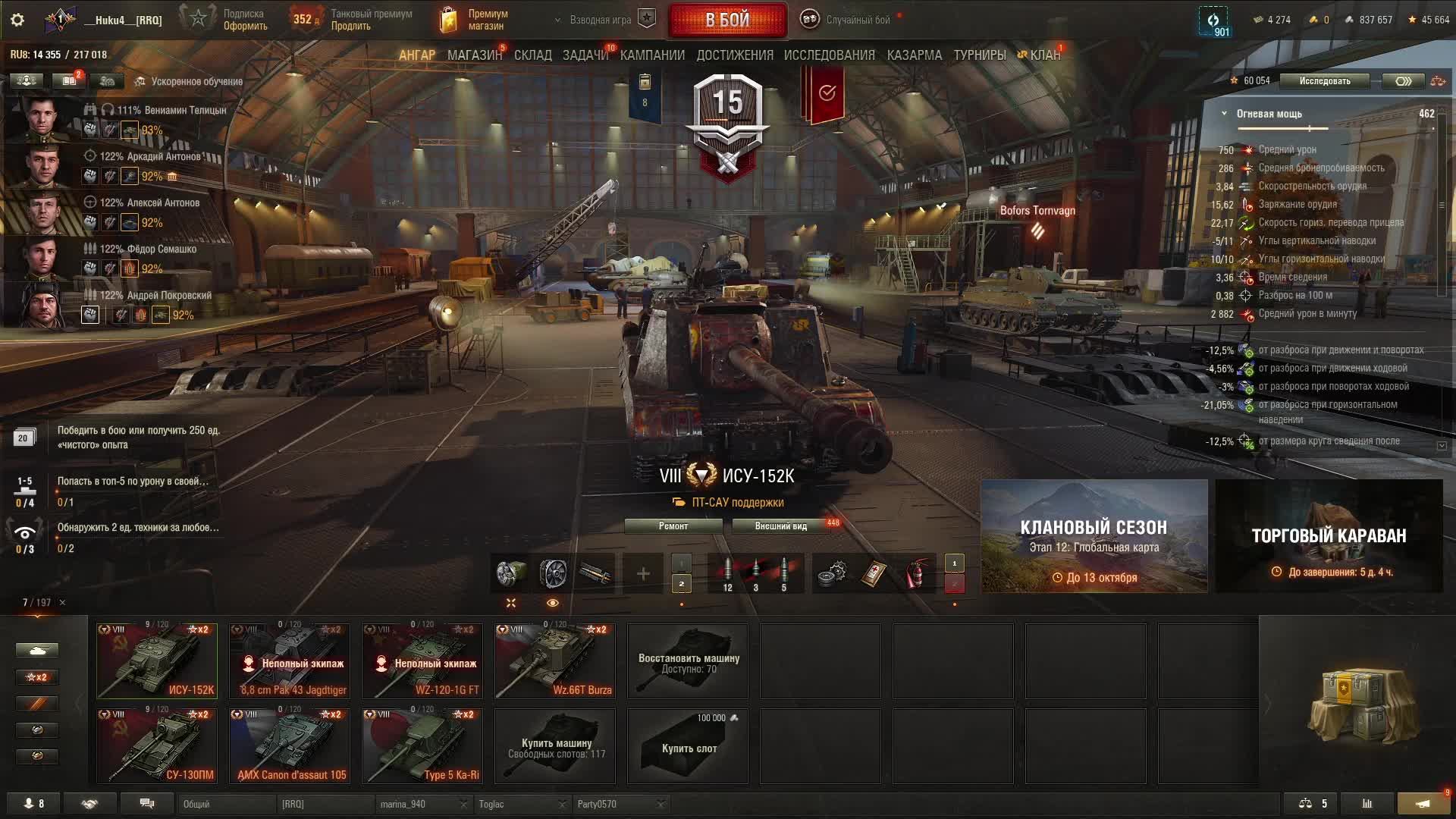
Task: Open Внешний вид exterior customization
Action: [x=780, y=526]
